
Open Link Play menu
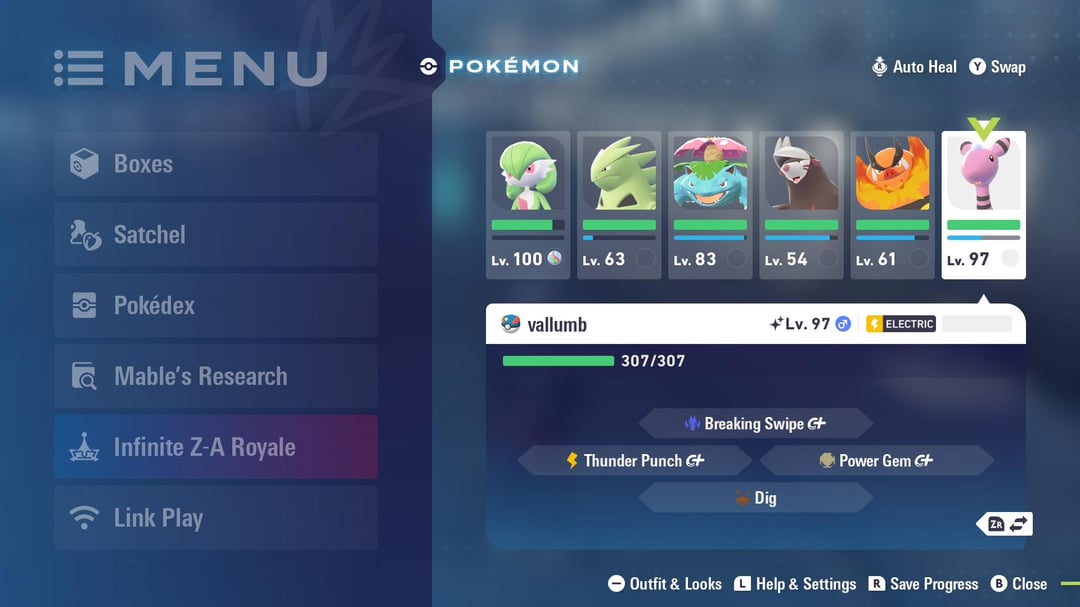[x=216, y=518]
